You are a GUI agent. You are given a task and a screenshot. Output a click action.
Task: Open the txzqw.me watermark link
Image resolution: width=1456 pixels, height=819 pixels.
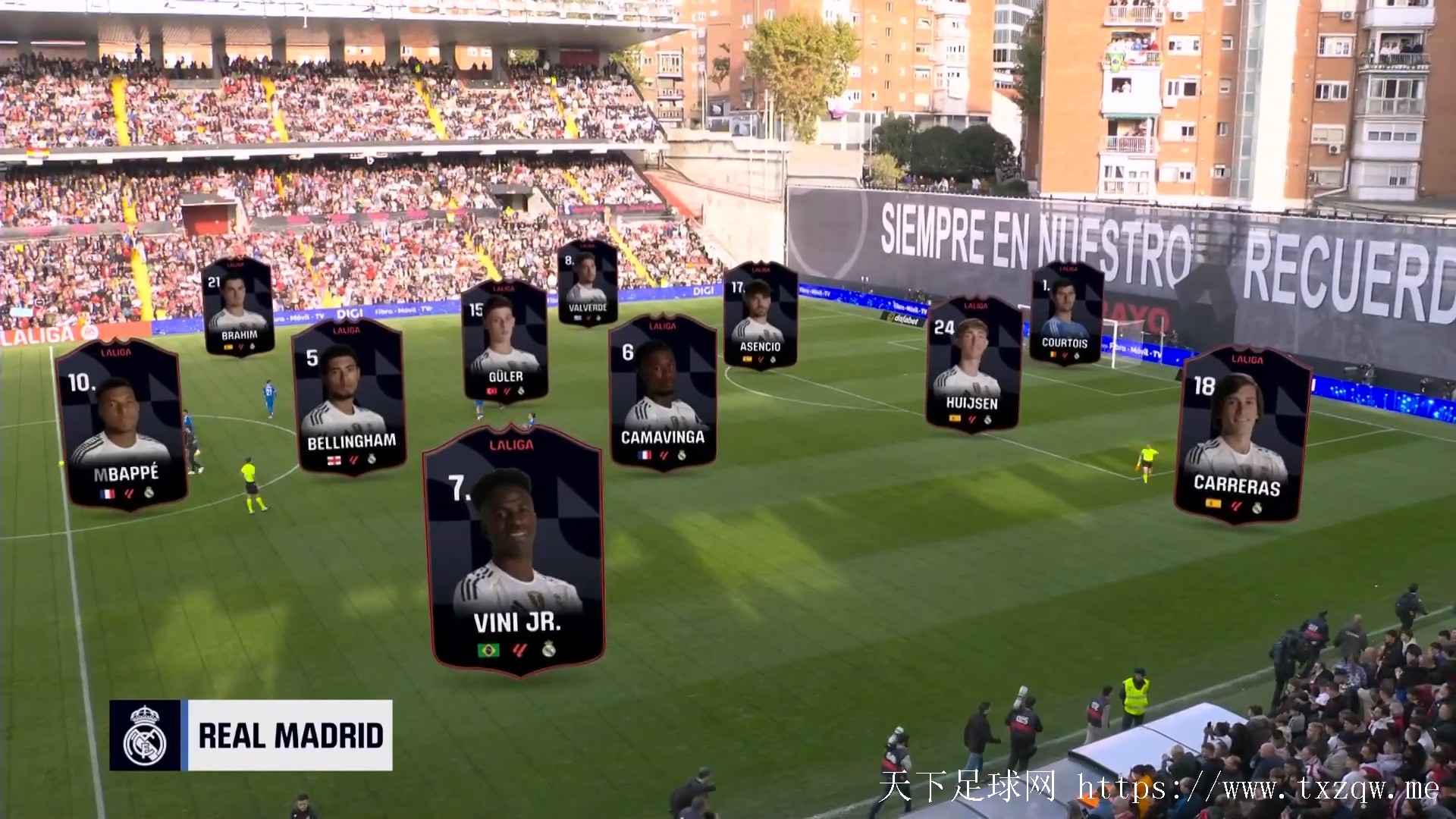[x=1257, y=789]
